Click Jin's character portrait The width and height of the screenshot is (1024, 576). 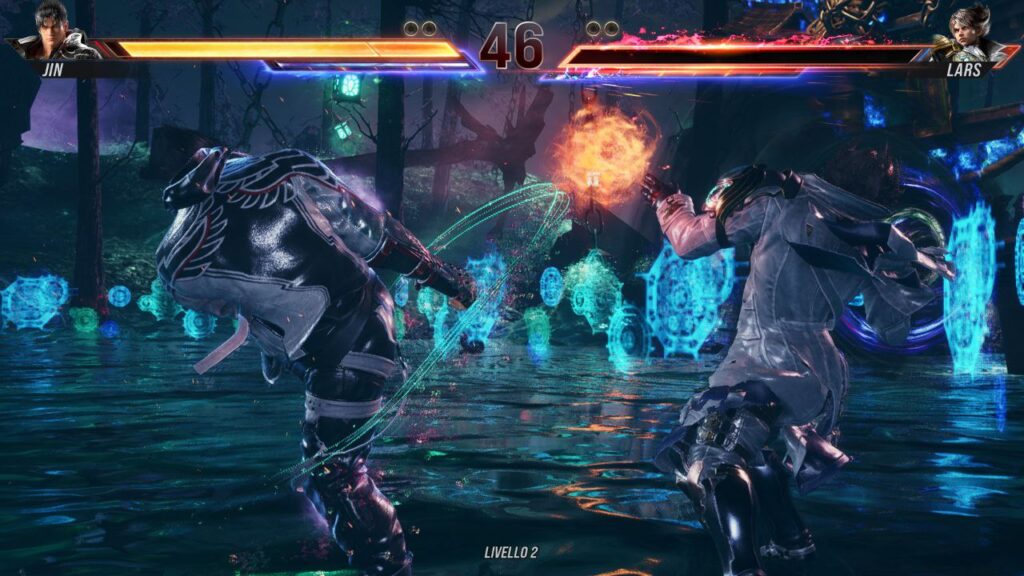[x=53, y=30]
